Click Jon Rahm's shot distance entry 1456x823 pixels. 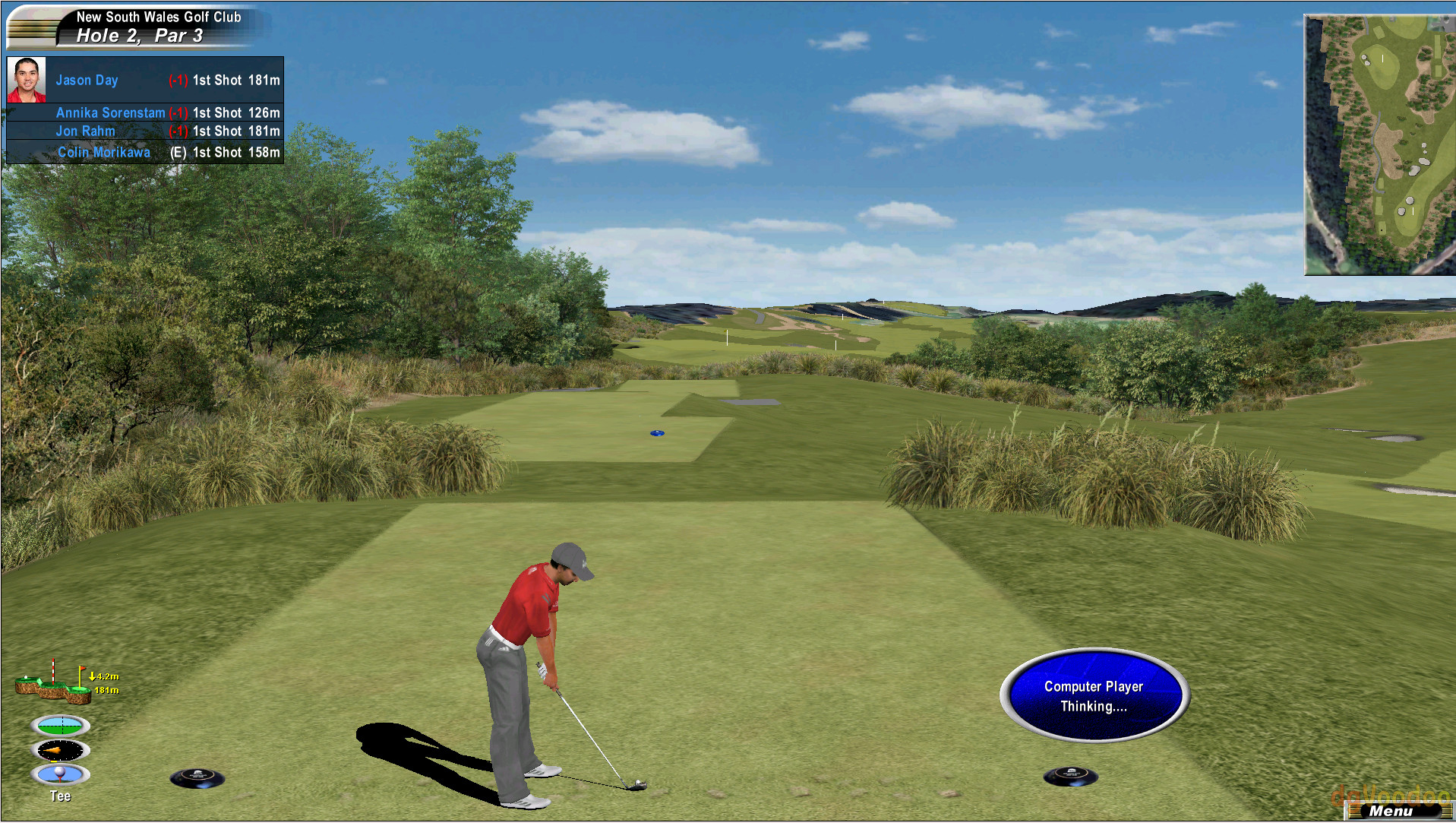[x=235, y=131]
